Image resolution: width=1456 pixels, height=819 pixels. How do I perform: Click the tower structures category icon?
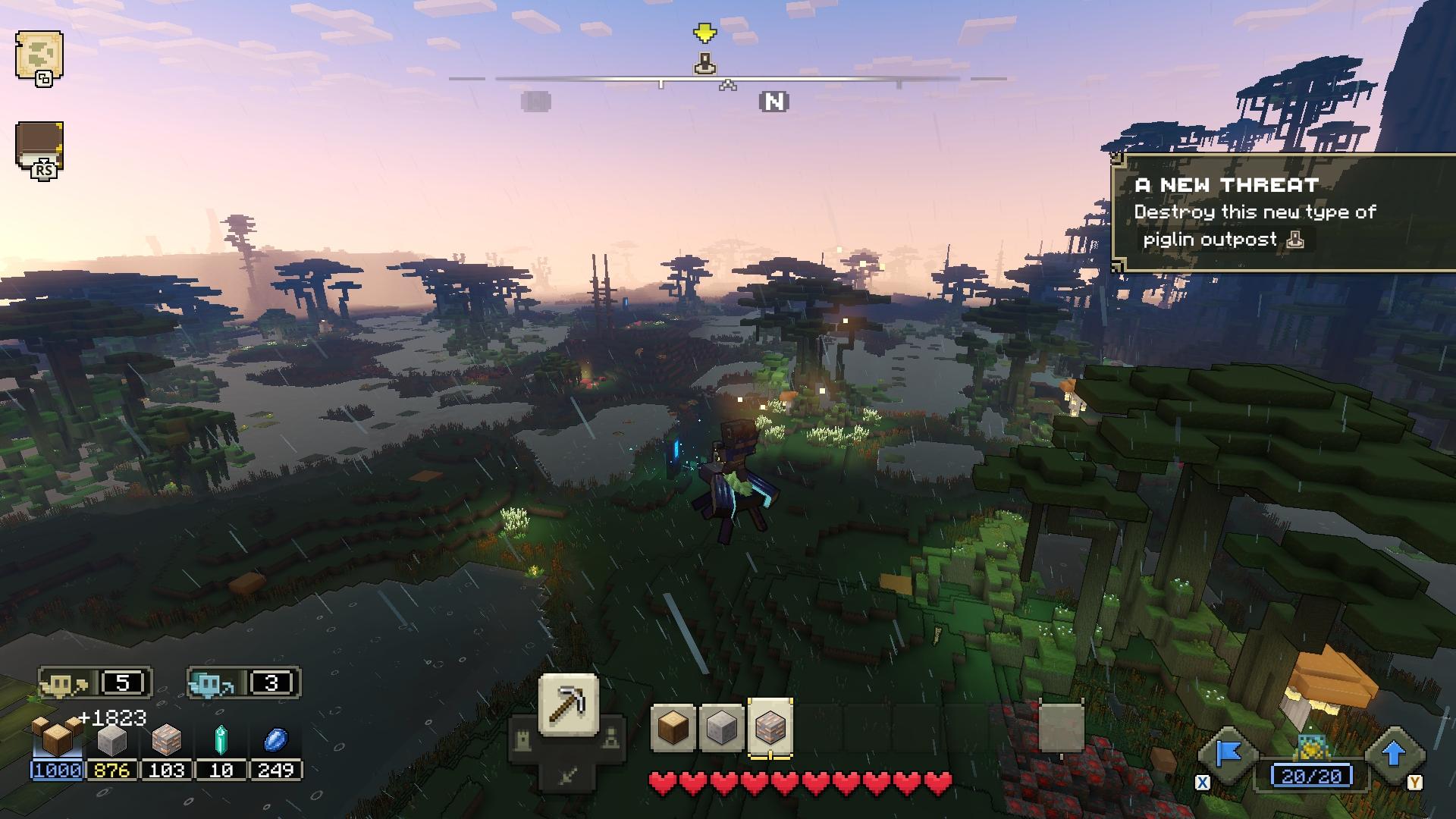pyautogui.click(x=522, y=739)
